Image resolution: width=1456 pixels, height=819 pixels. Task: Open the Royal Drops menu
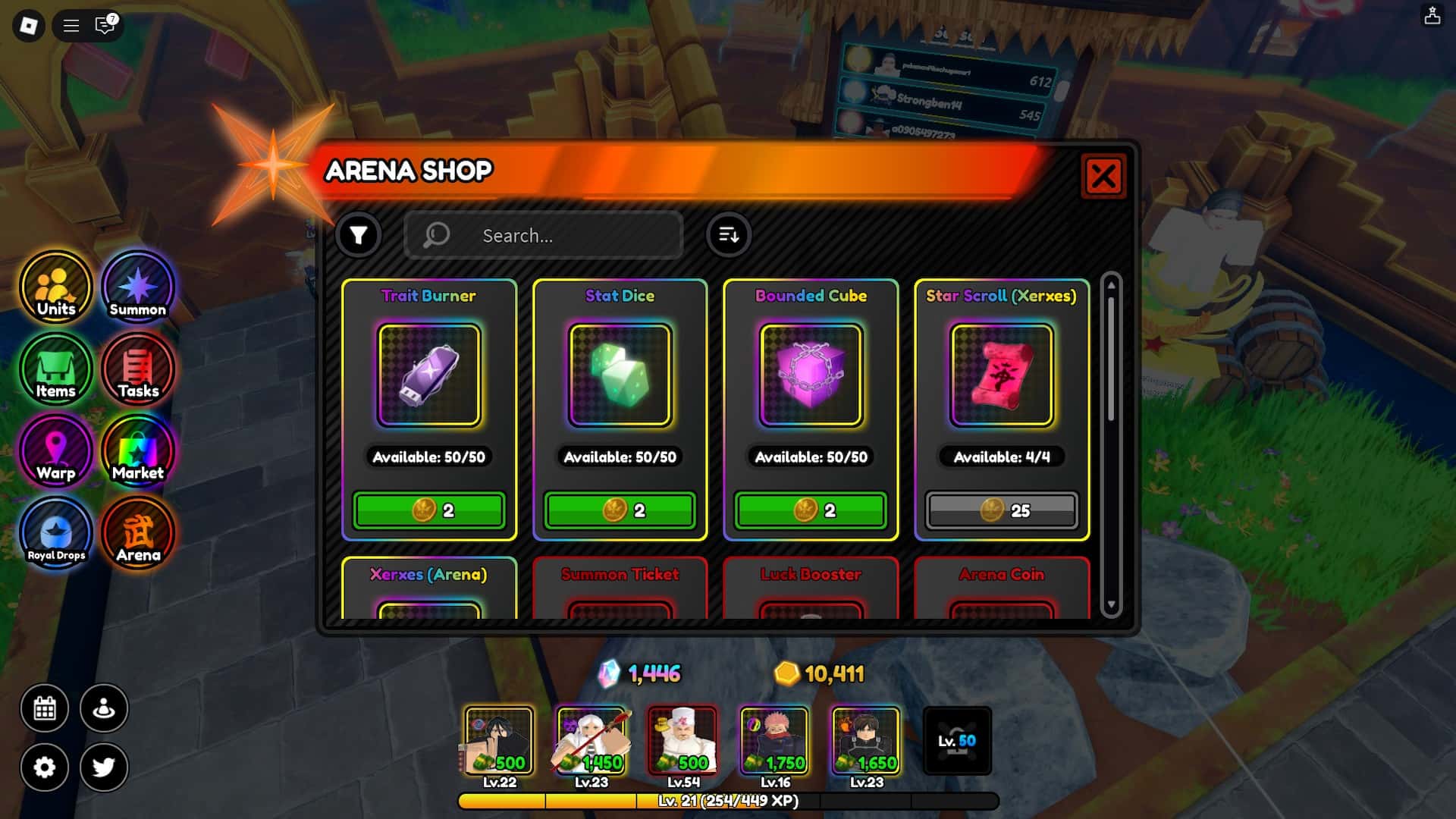[56, 533]
